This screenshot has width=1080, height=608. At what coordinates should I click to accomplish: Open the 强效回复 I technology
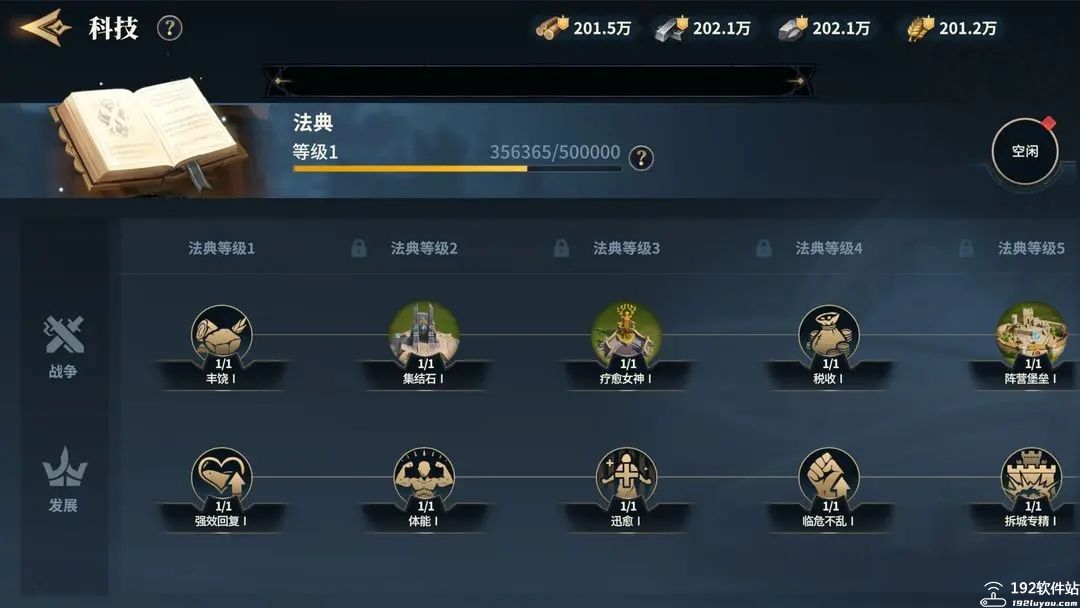coord(221,478)
